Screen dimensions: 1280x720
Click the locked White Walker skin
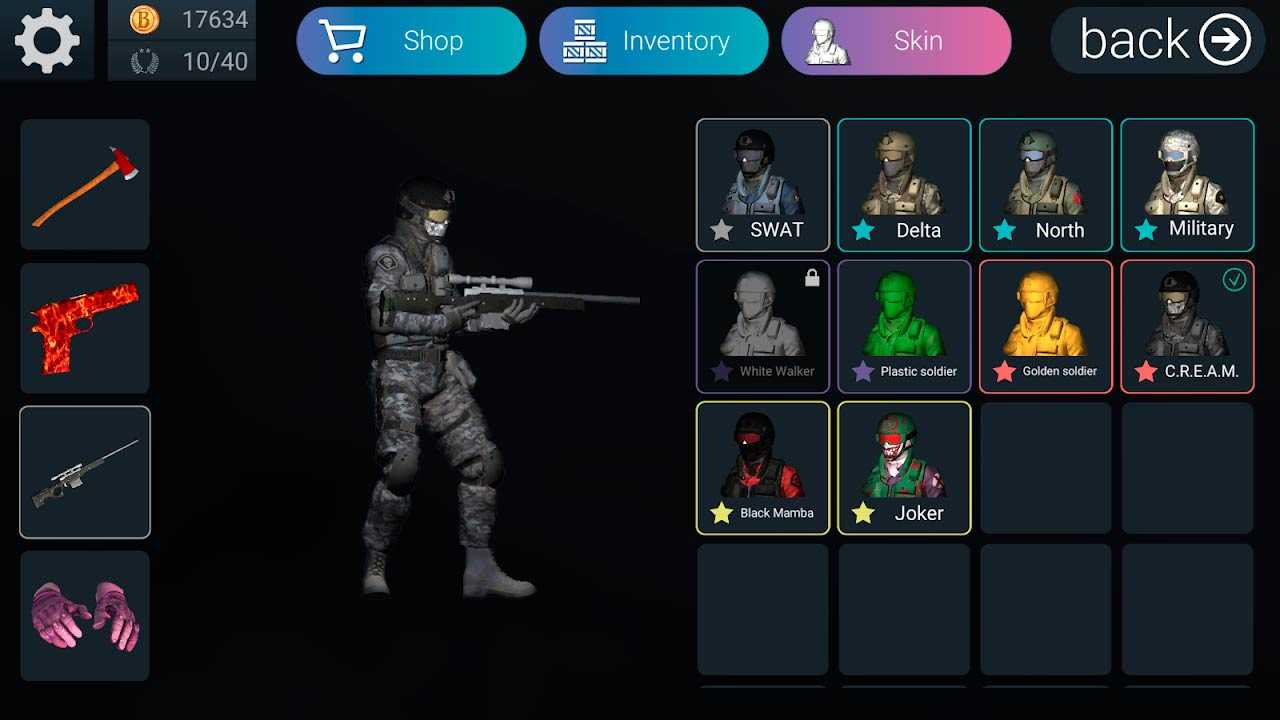(x=763, y=326)
